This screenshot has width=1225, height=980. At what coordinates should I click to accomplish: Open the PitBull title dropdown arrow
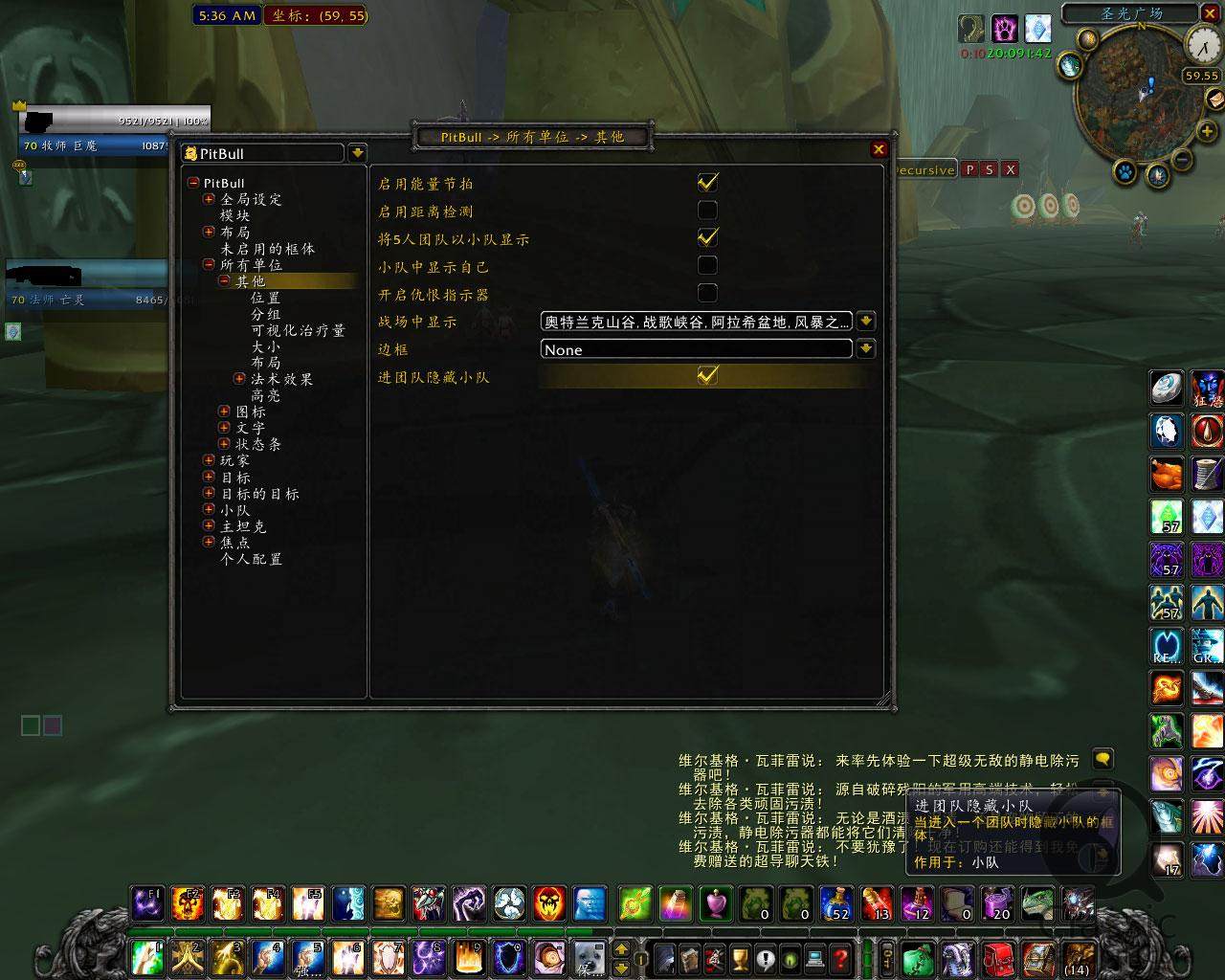tap(356, 153)
